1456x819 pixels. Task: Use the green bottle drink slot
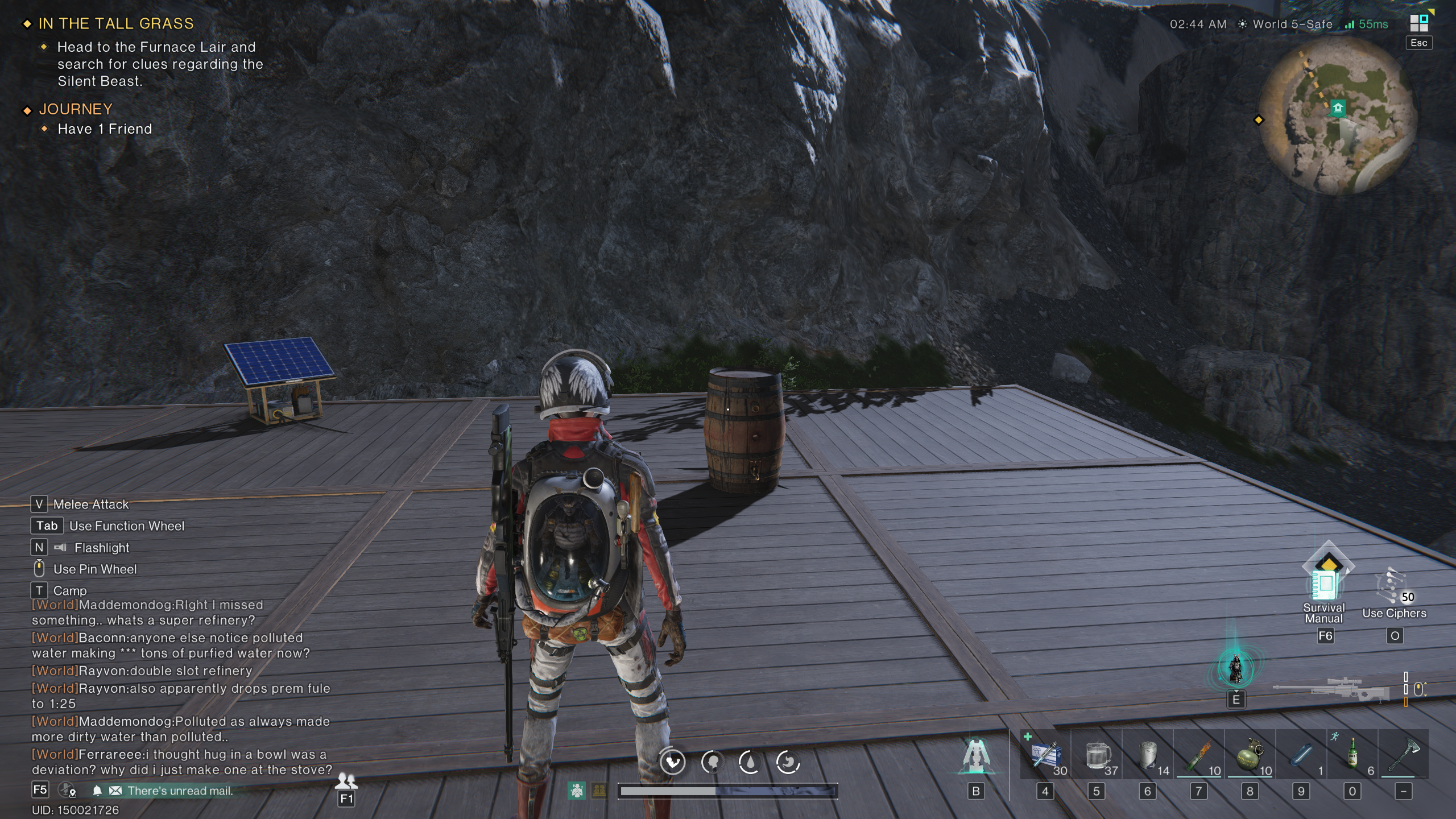pos(1352,755)
